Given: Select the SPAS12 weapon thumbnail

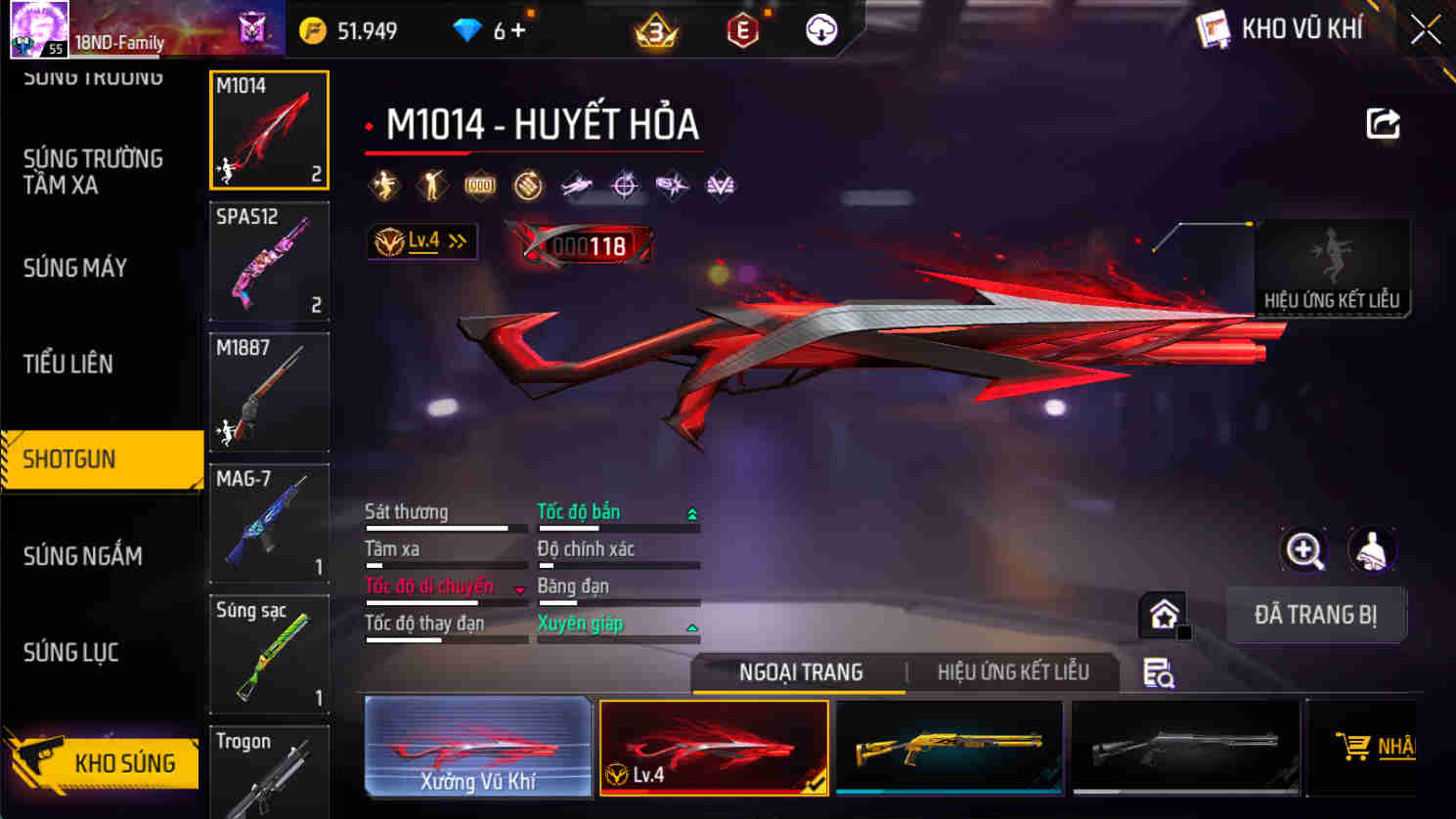Looking at the screenshot, I should click(269, 261).
